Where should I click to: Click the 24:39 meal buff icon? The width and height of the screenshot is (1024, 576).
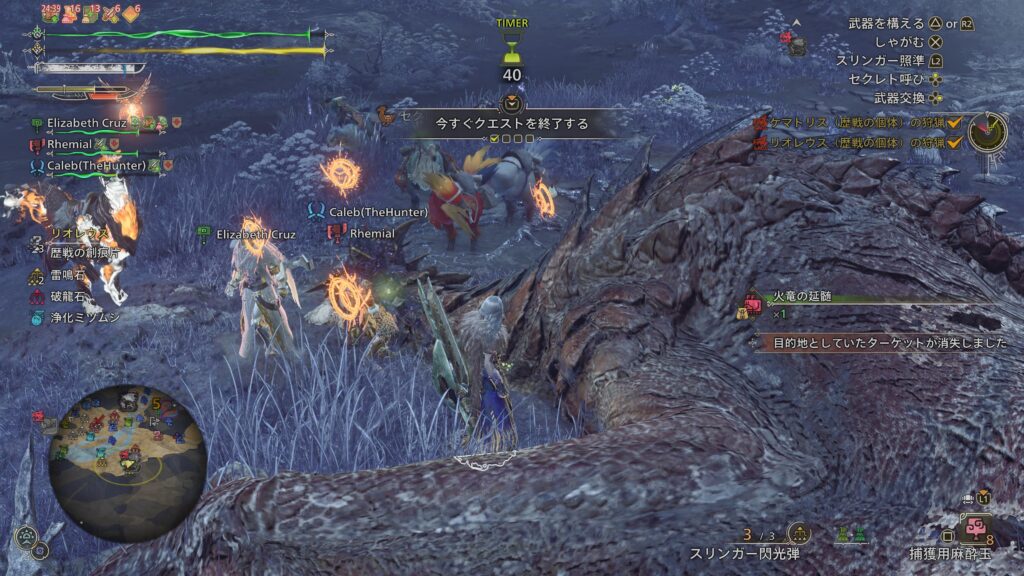[50, 14]
